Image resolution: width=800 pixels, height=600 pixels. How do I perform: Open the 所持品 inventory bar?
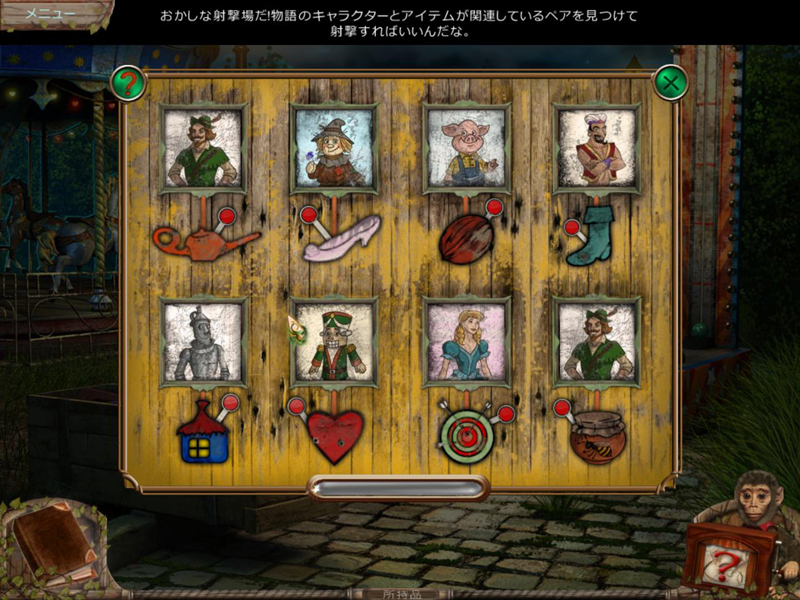[x=400, y=593]
